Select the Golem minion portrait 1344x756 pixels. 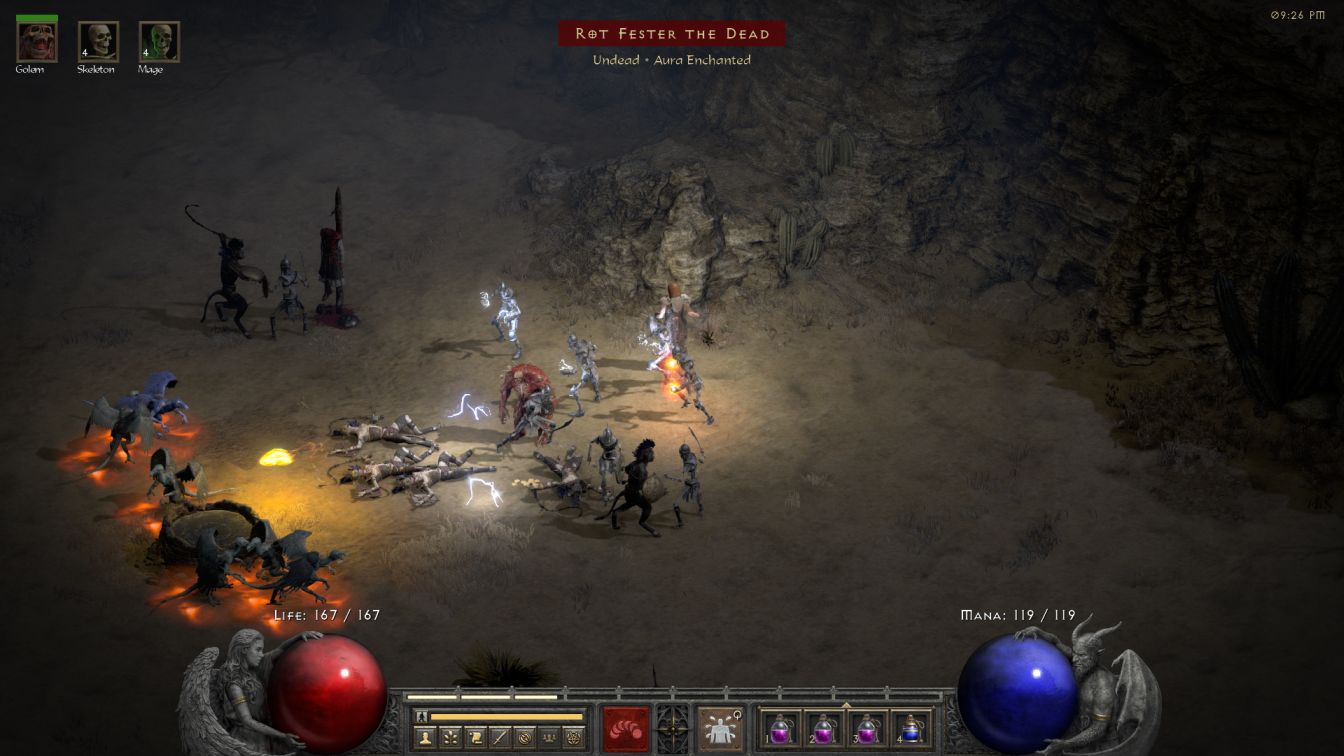pos(37,41)
